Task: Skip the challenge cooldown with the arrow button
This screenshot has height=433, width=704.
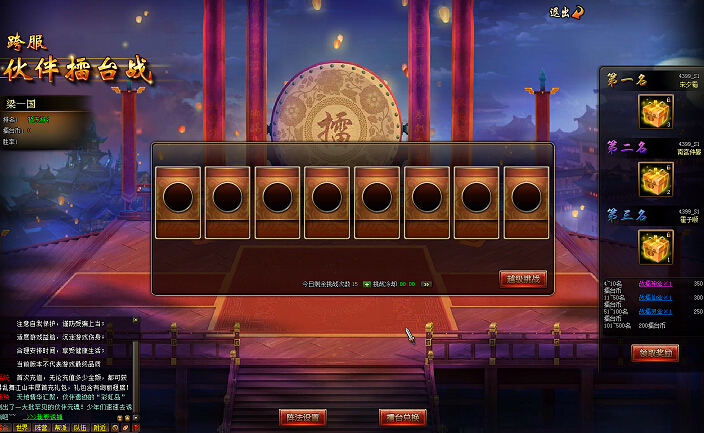Action: click(x=425, y=284)
